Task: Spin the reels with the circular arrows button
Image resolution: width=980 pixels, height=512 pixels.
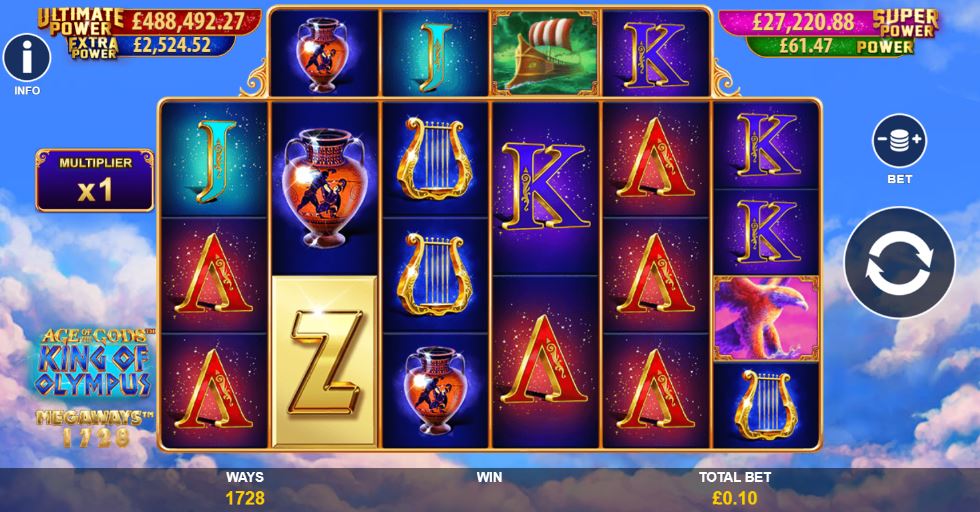Action: 899,262
